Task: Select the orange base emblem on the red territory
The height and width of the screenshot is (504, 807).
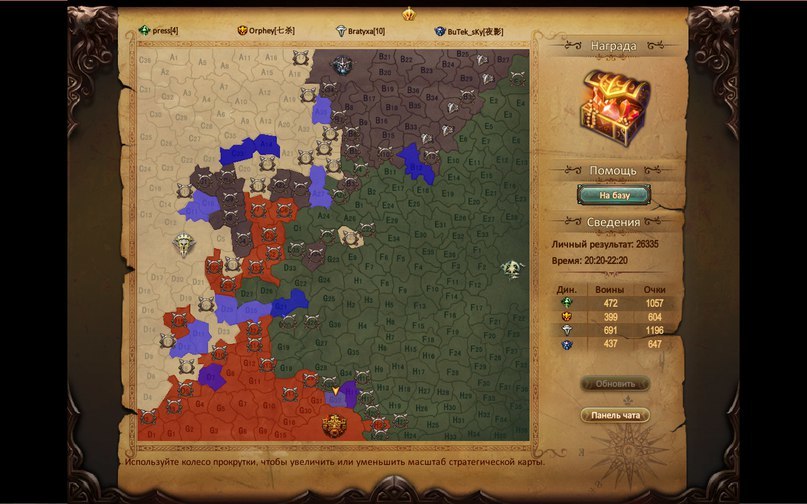Action: point(334,425)
